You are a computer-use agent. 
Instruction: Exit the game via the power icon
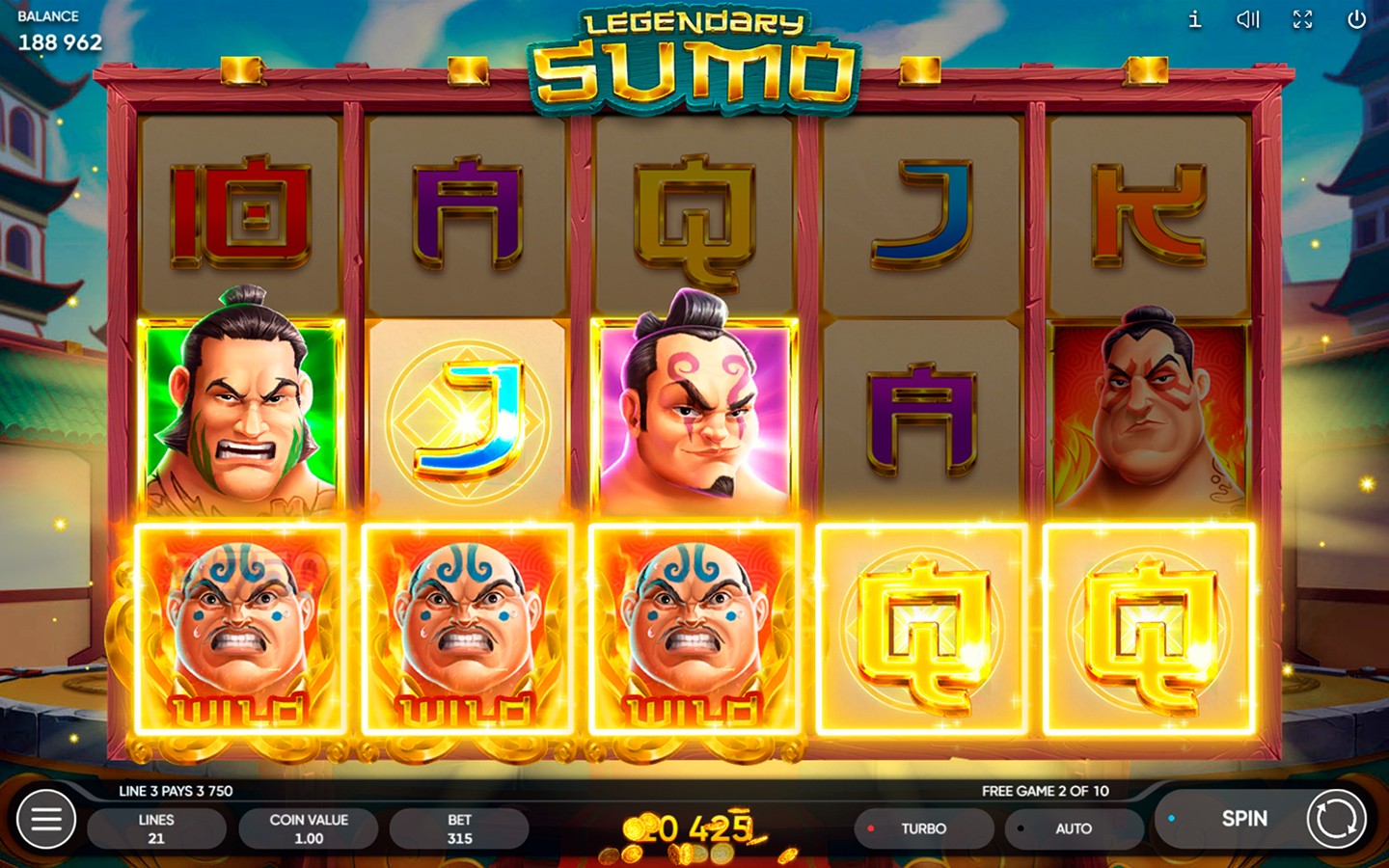tap(1358, 19)
